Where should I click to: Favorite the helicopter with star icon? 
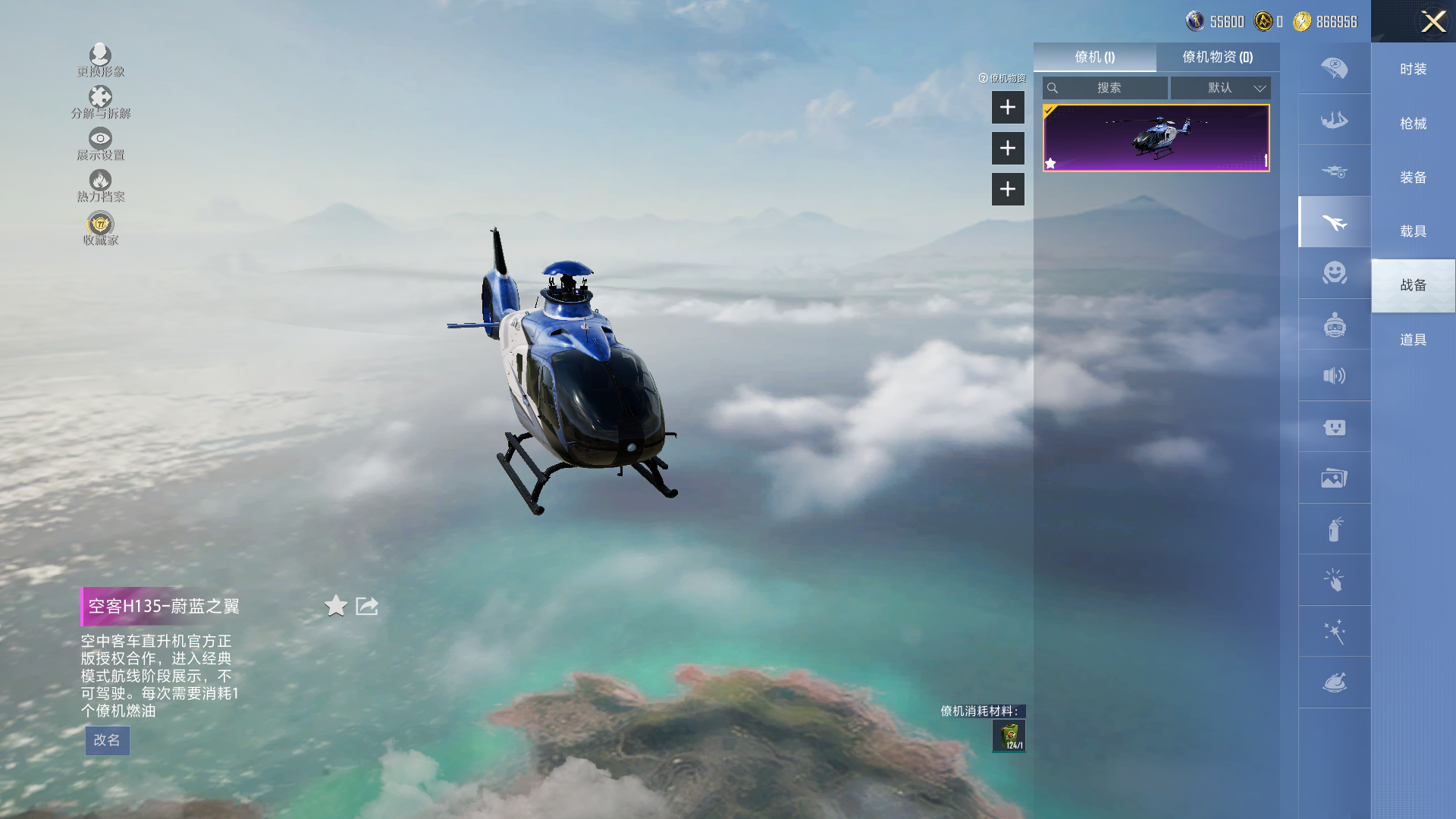click(x=336, y=606)
